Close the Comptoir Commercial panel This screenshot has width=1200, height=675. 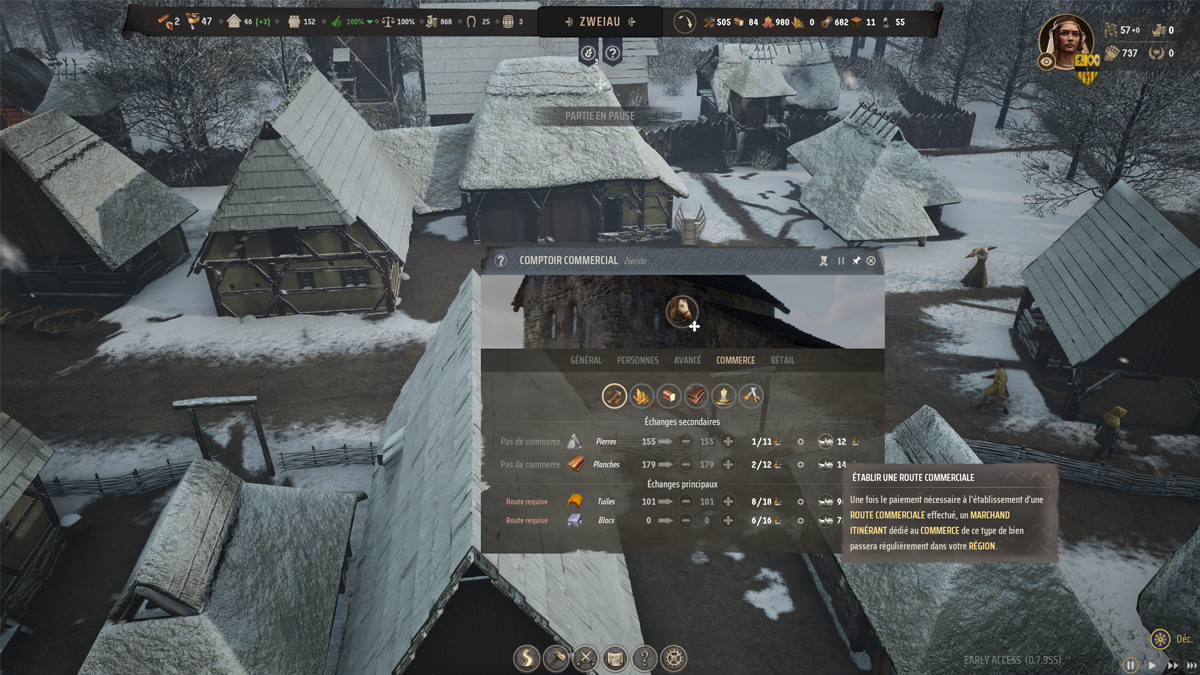(x=871, y=261)
